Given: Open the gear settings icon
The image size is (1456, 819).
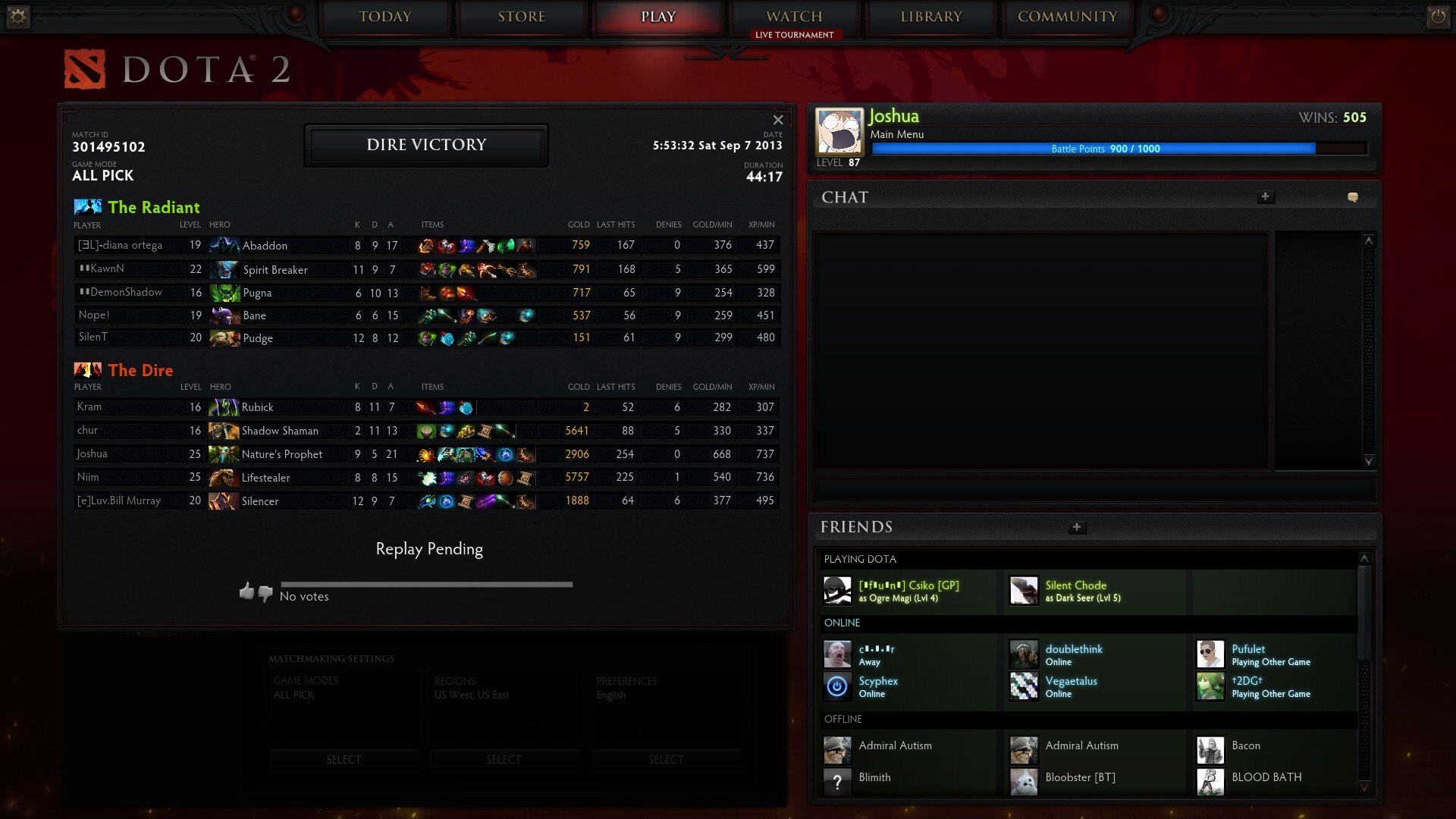Looking at the screenshot, I should (x=17, y=17).
